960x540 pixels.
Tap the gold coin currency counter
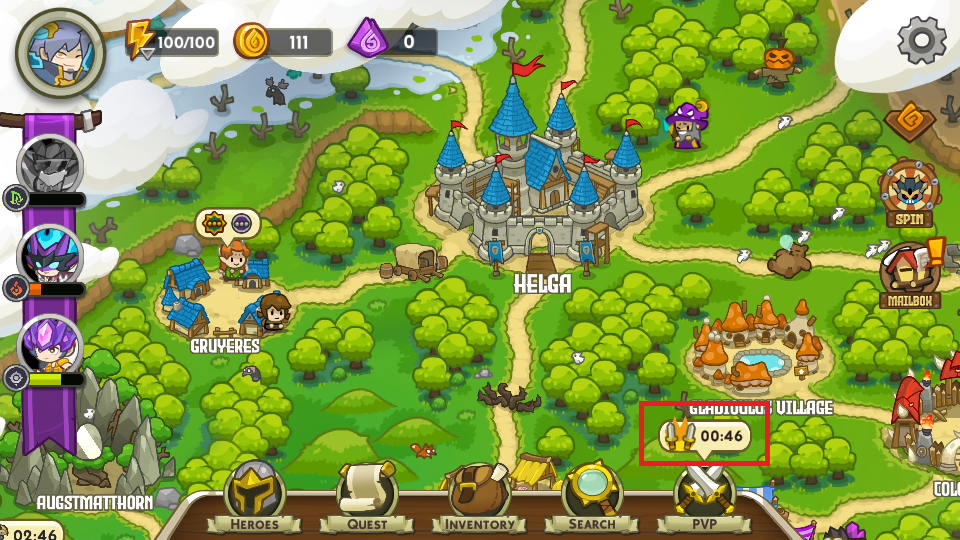pos(283,42)
